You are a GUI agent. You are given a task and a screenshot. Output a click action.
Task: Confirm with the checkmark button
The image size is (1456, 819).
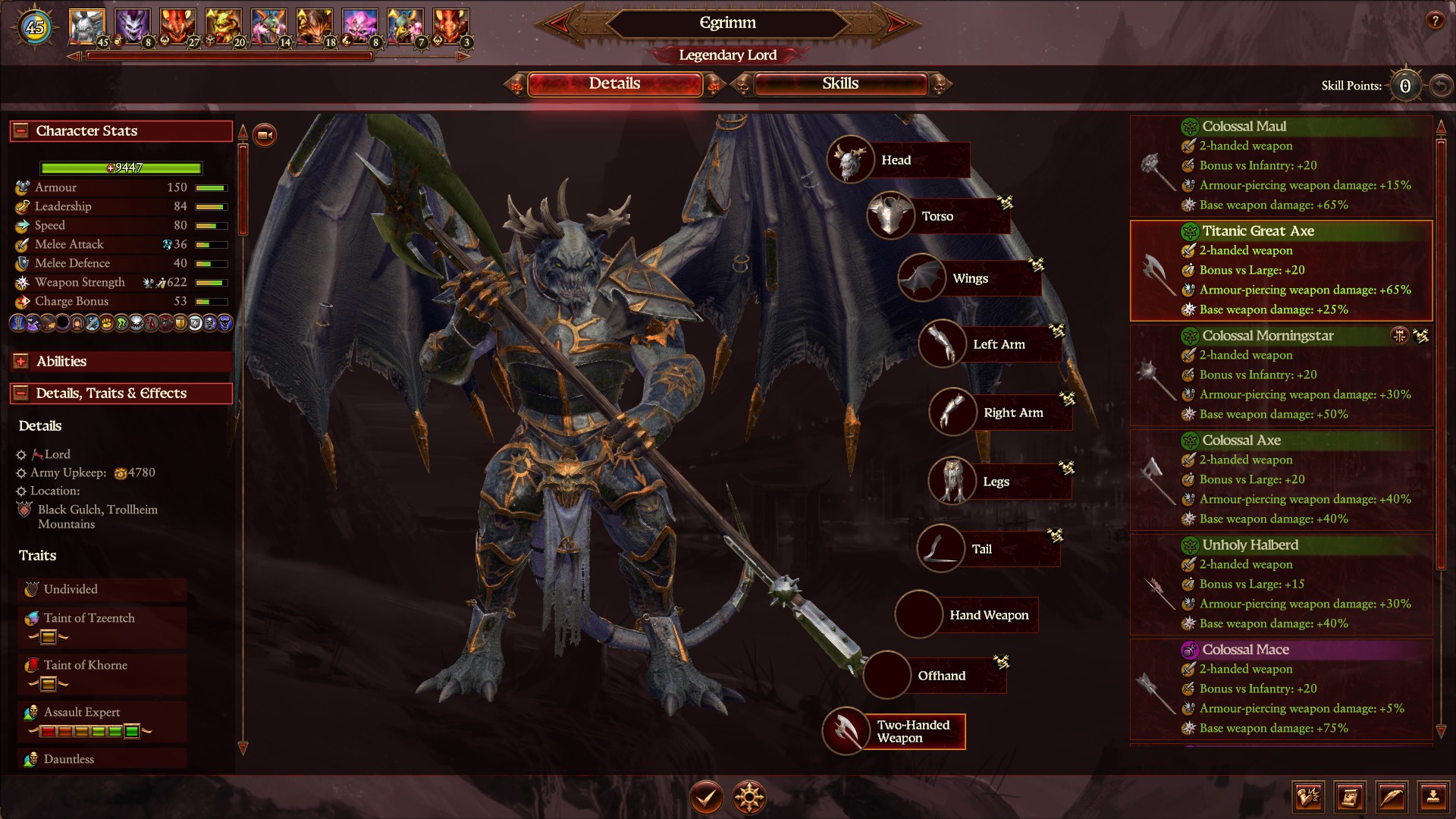pos(705,797)
